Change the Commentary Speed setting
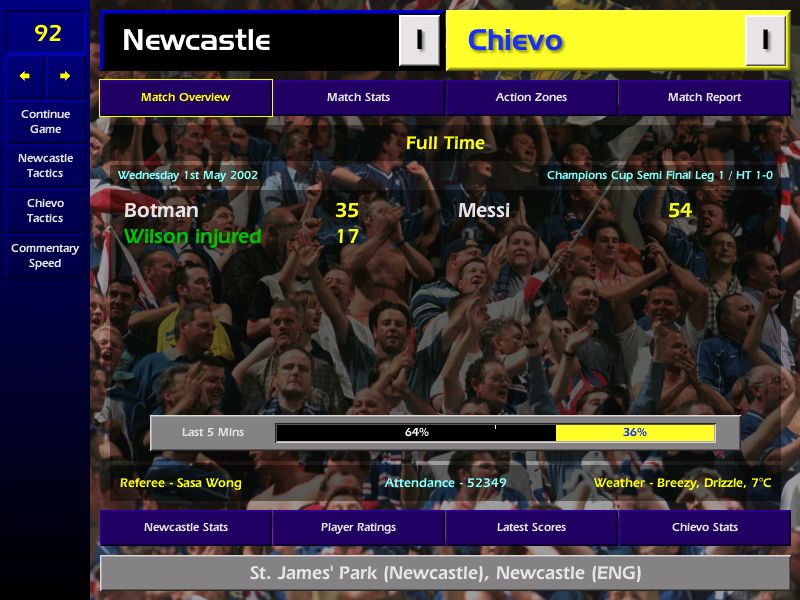This screenshot has width=800, height=600. click(x=45, y=256)
